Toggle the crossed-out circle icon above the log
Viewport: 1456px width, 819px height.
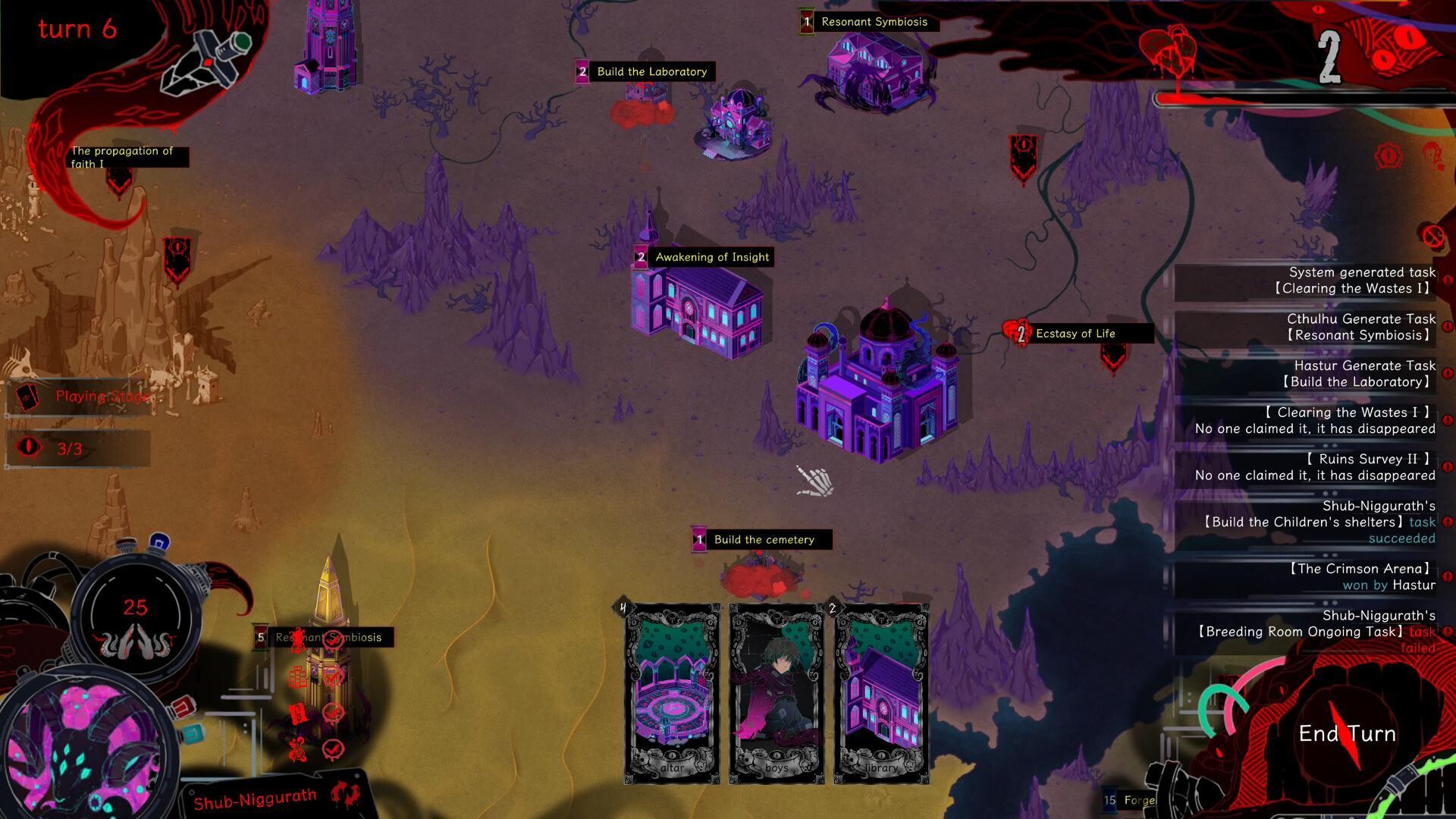pyautogui.click(x=1433, y=237)
